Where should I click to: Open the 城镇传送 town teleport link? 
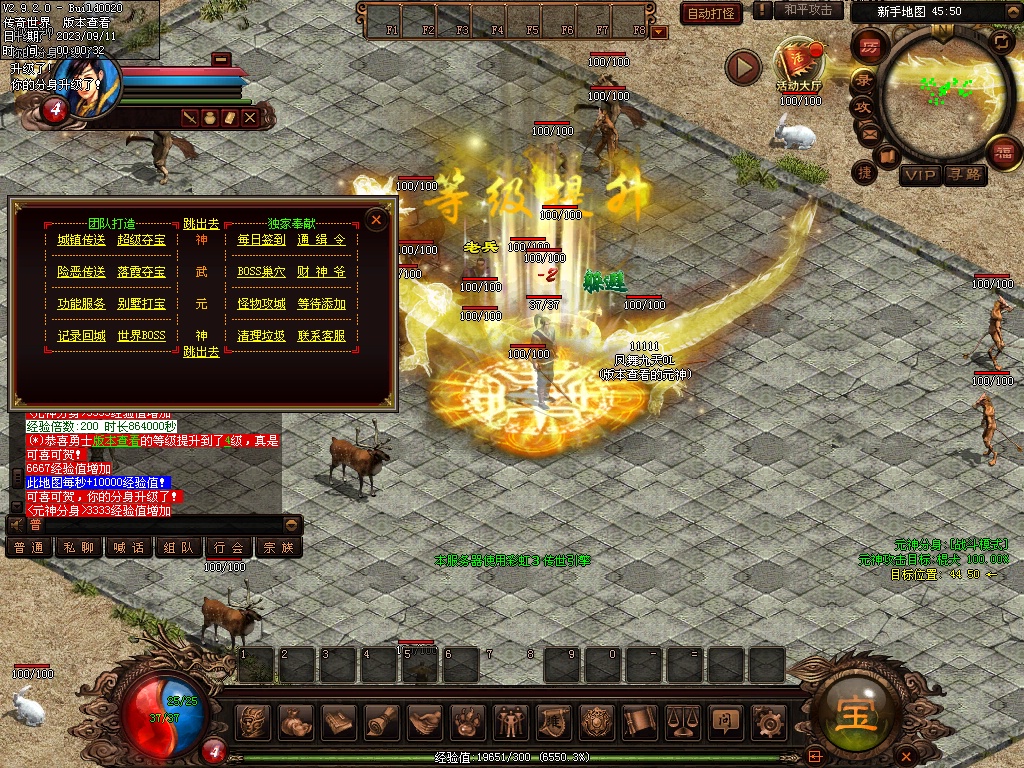click(x=81, y=240)
